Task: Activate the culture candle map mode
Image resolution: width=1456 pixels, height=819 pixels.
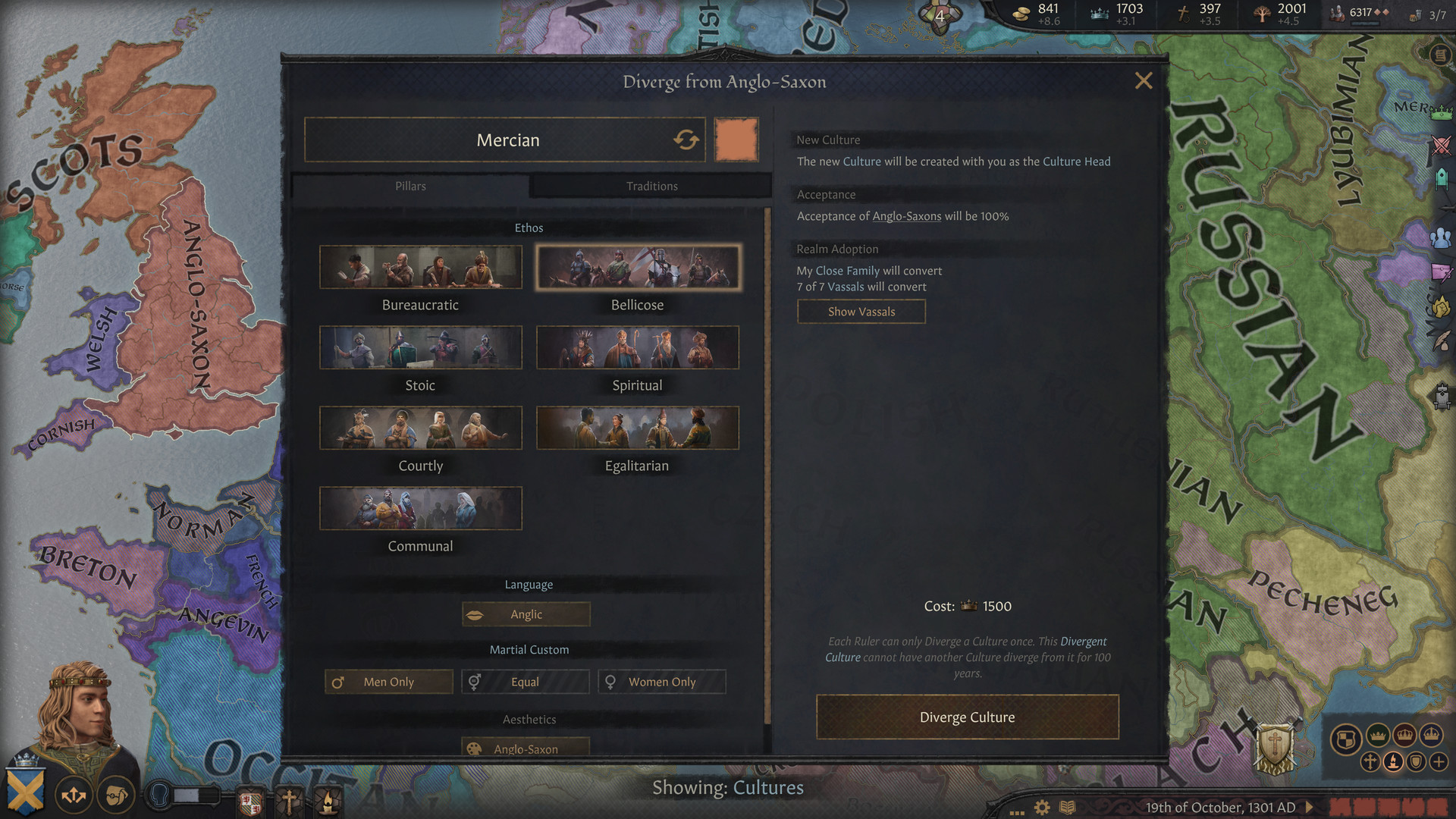Action: point(1394,761)
